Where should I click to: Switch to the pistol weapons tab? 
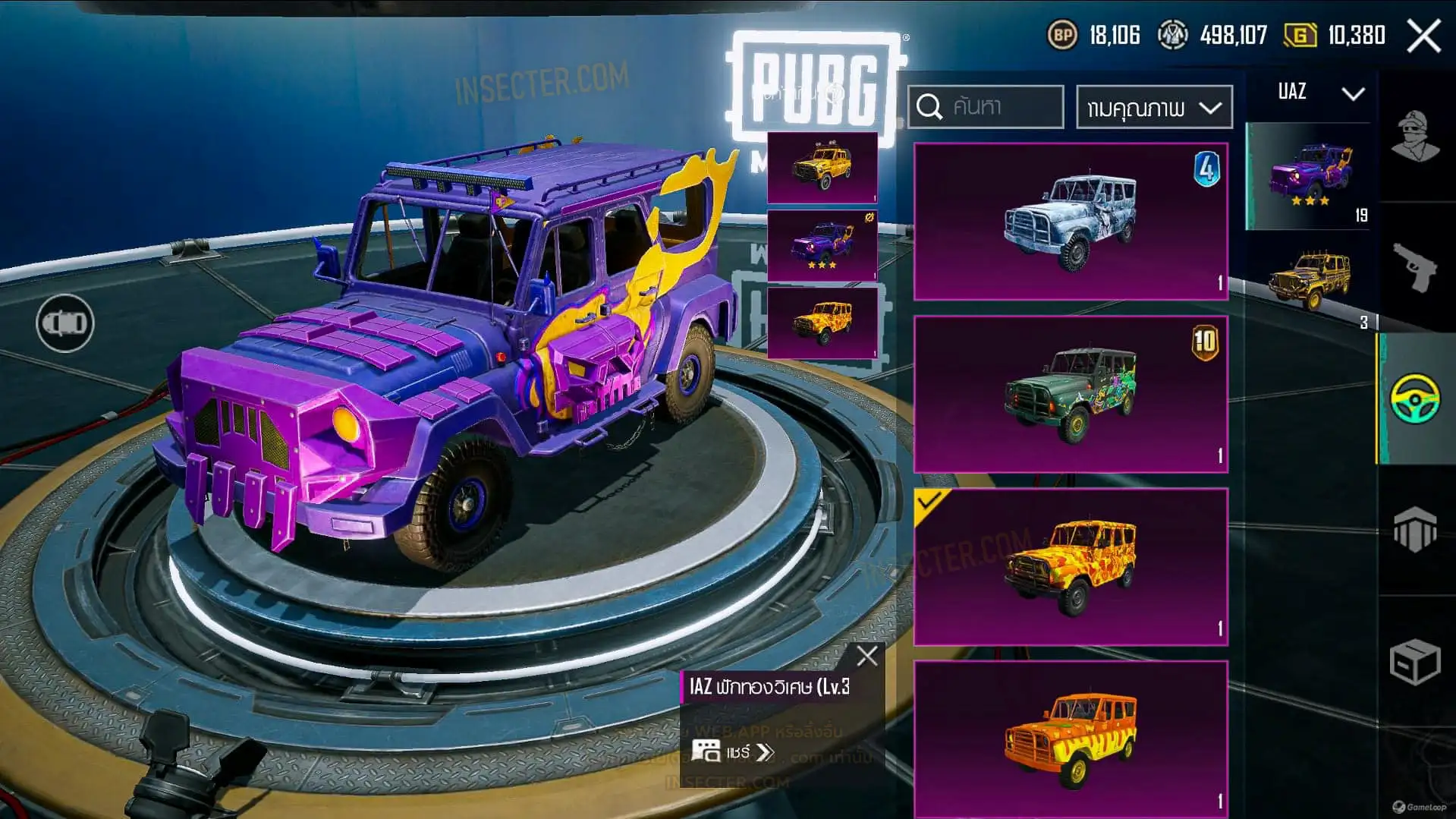point(1415,267)
